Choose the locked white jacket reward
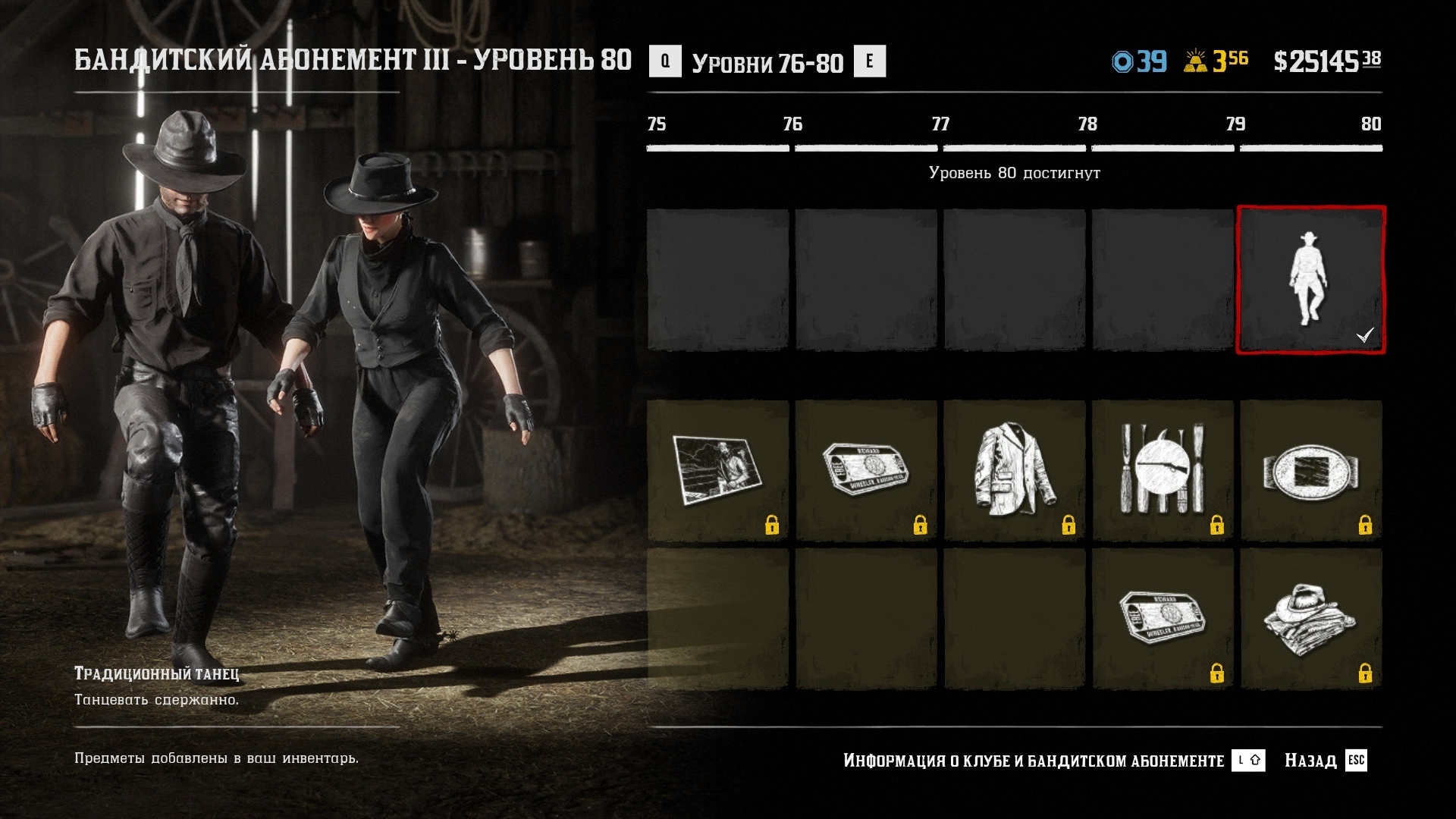1456x819 pixels. click(1014, 470)
